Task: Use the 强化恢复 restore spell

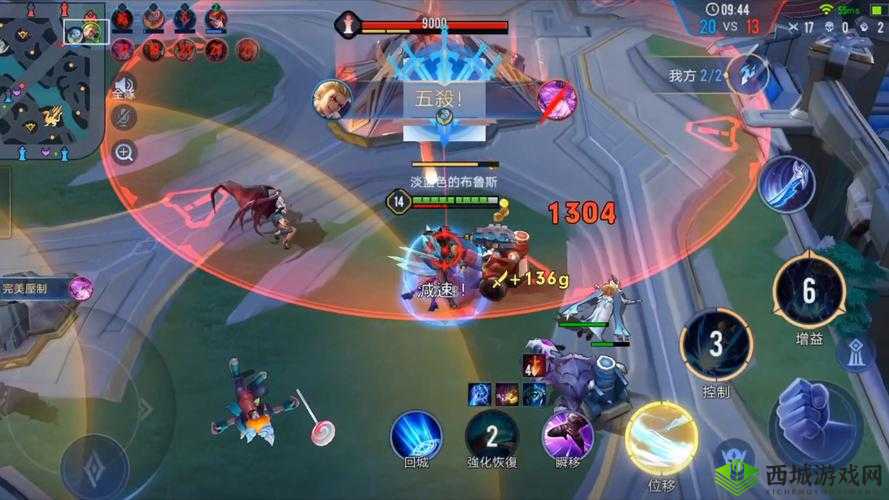Action: (x=491, y=435)
